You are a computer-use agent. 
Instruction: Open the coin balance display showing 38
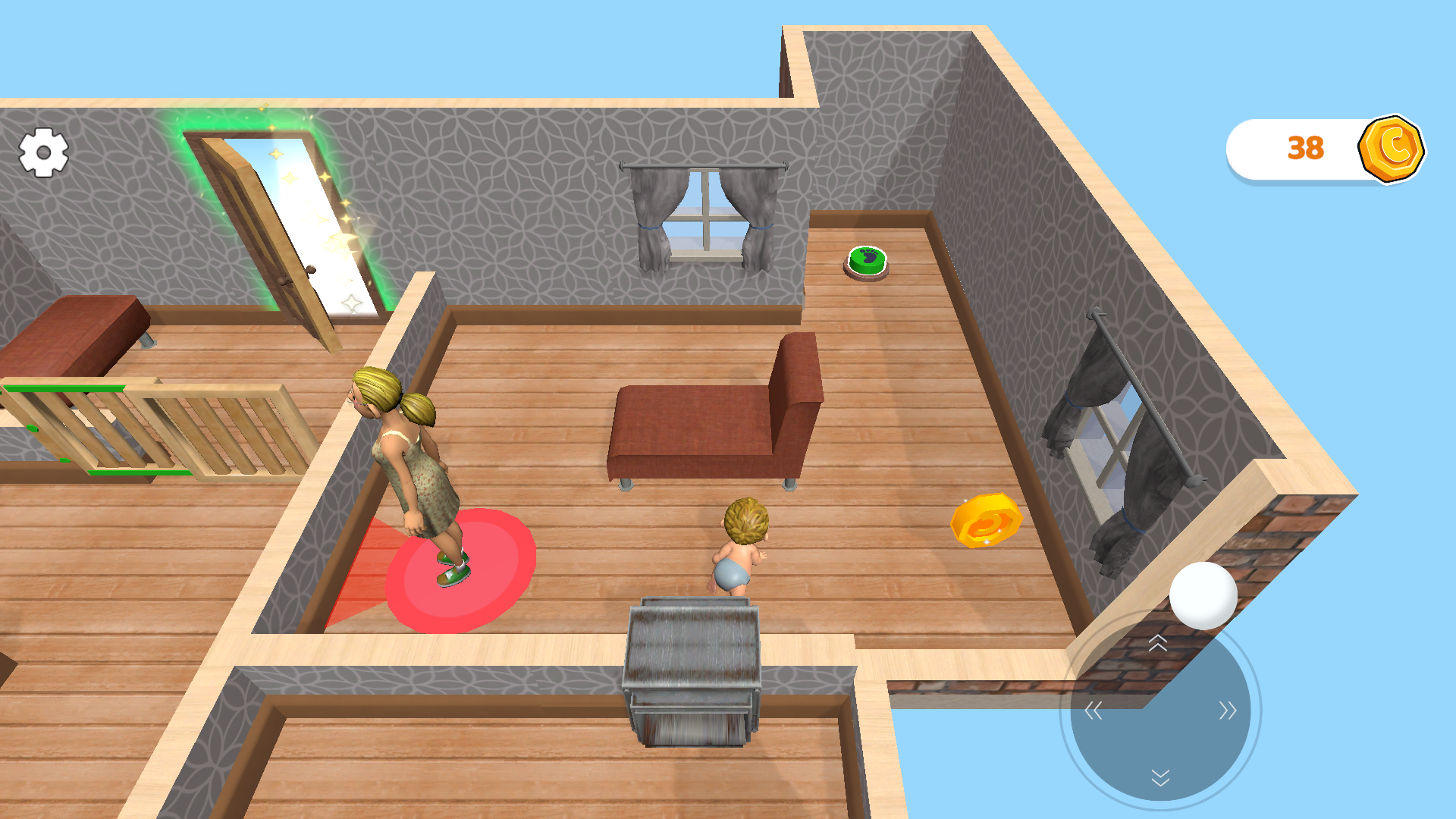[x=1304, y=149]
